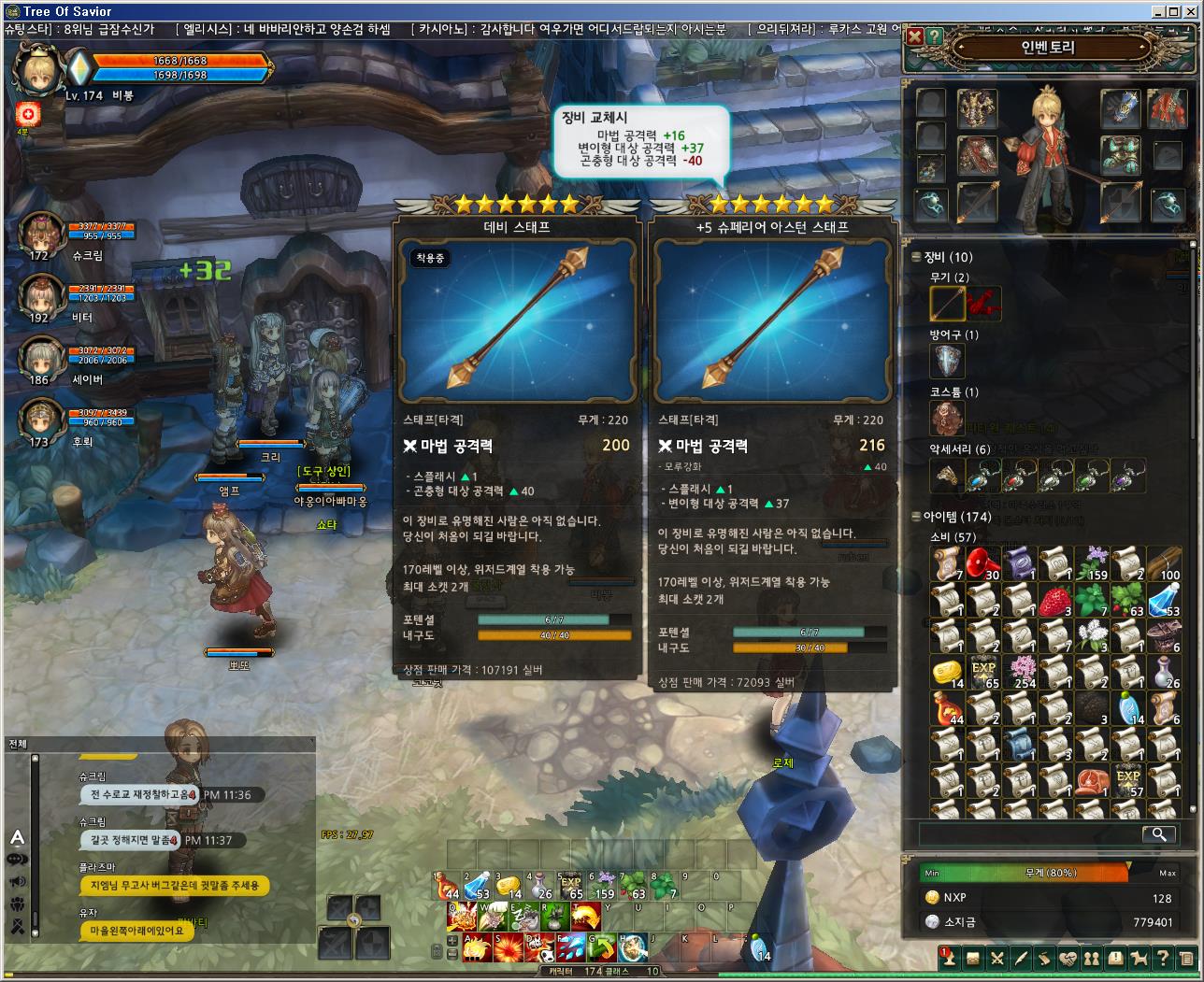Viewport: 1204px width, 982px height.
Task: Click the inventory search magnifier button
Action: pos(1158,833)
